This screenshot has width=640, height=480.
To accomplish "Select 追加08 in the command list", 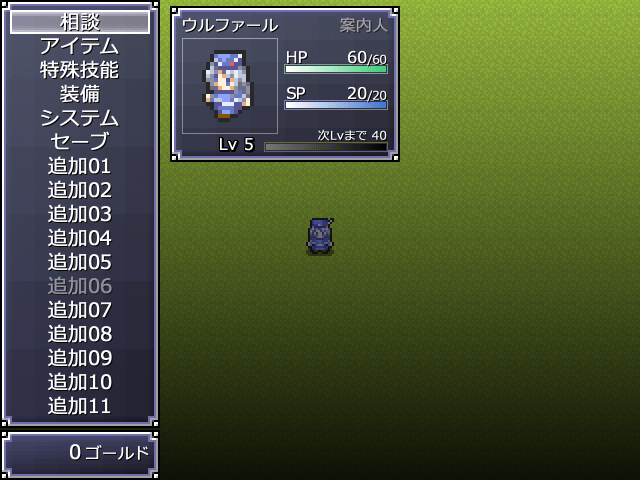I will coord(80,334).
